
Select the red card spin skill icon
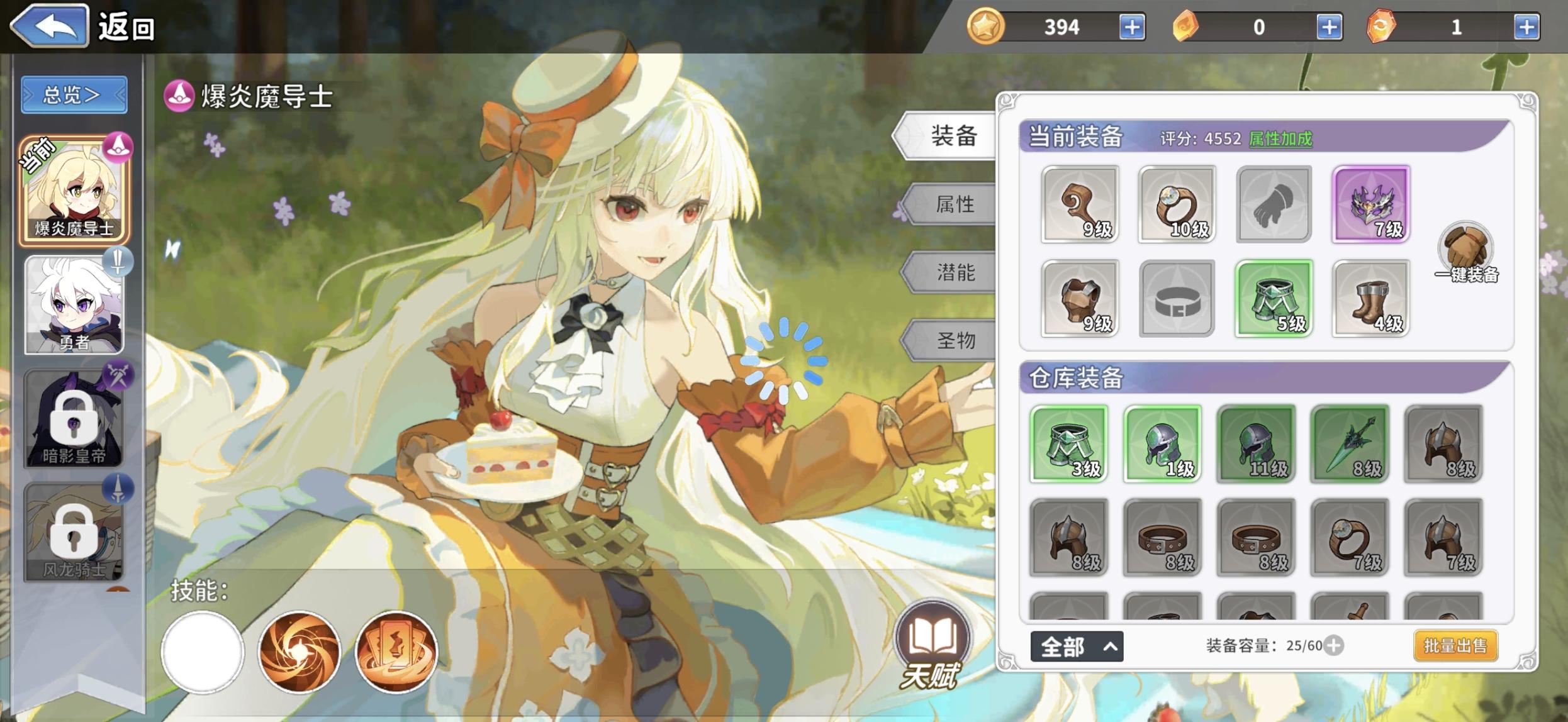point(398,653)
